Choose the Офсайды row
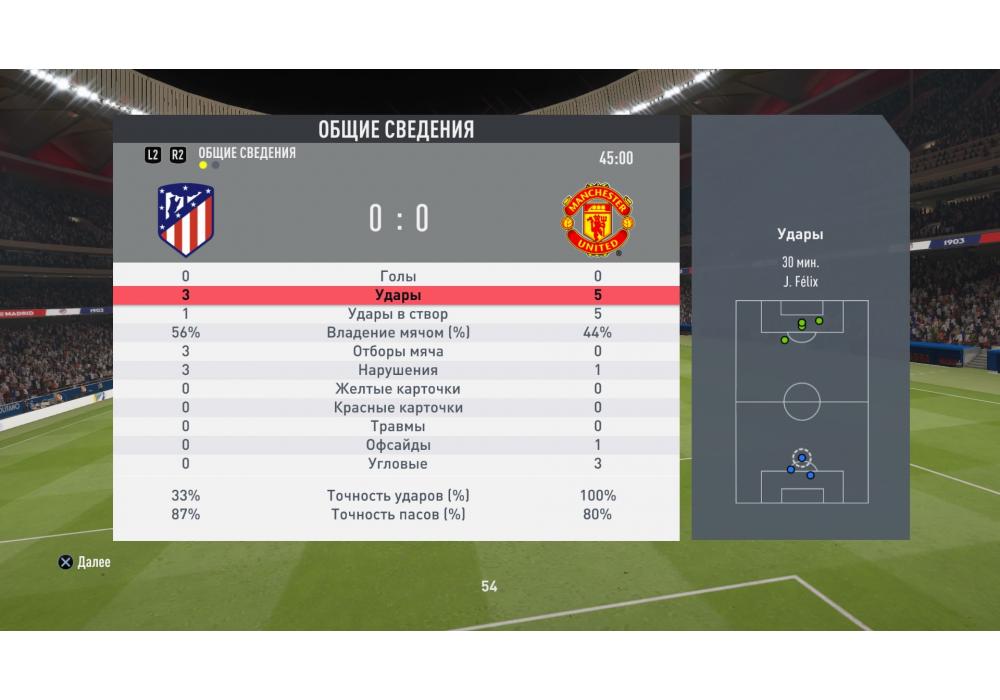 (397, 445)
